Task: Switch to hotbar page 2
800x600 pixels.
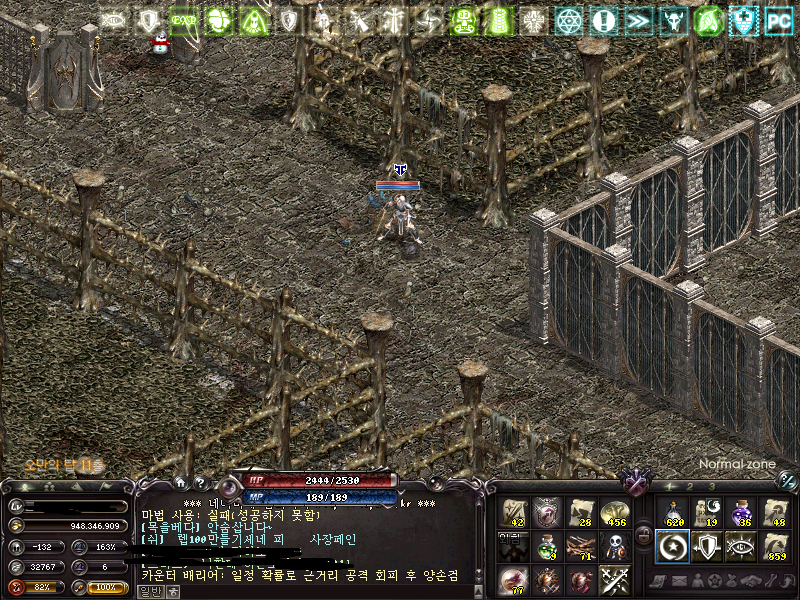Action: (x=689, y=486)
